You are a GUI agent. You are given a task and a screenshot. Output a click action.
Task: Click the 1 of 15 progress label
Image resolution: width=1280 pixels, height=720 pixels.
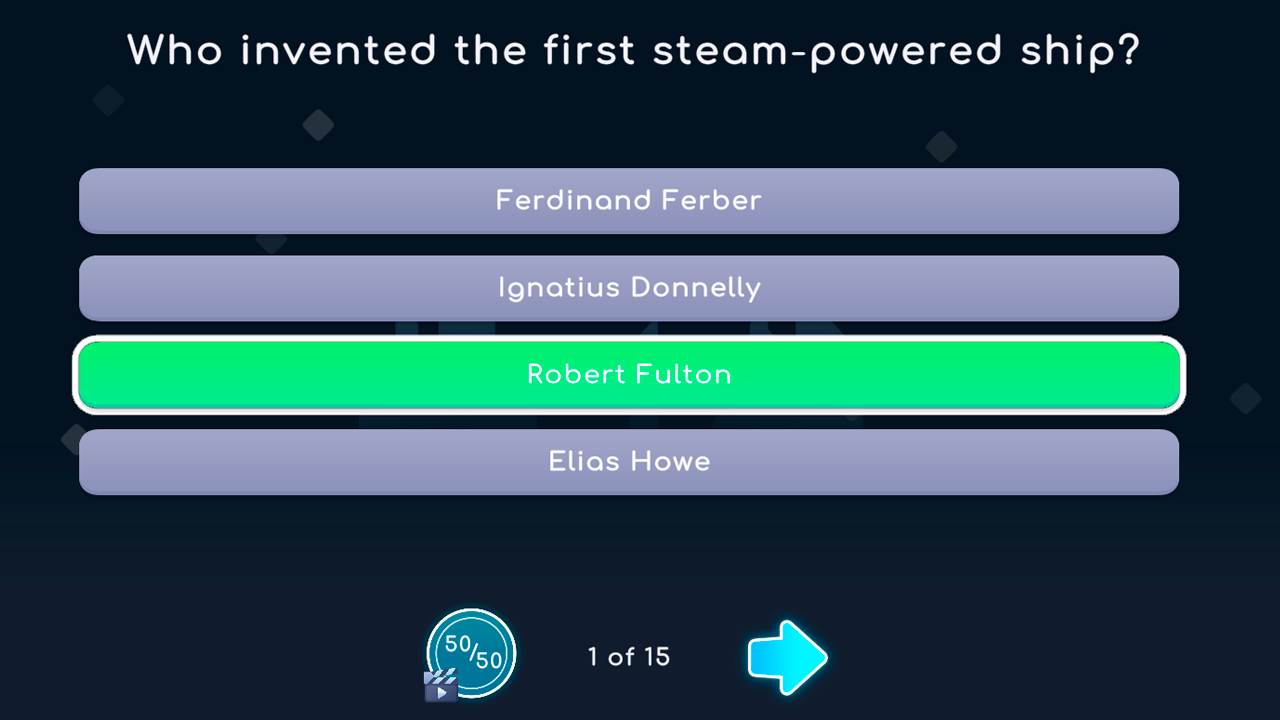(626, 657)
